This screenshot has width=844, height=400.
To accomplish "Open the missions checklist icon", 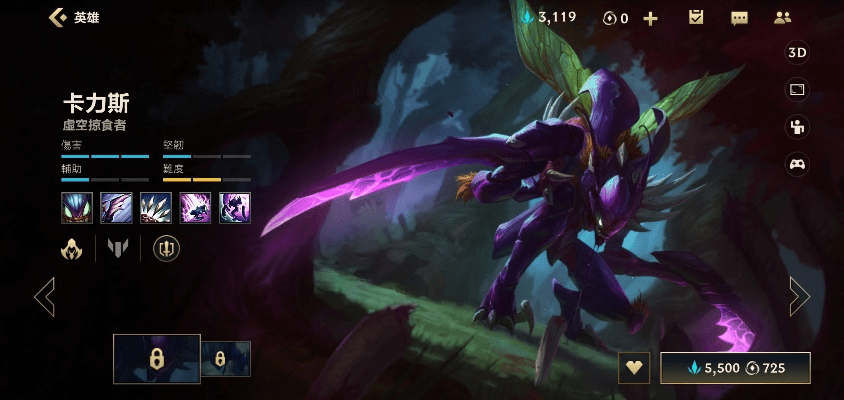I will tap(696, 18).
